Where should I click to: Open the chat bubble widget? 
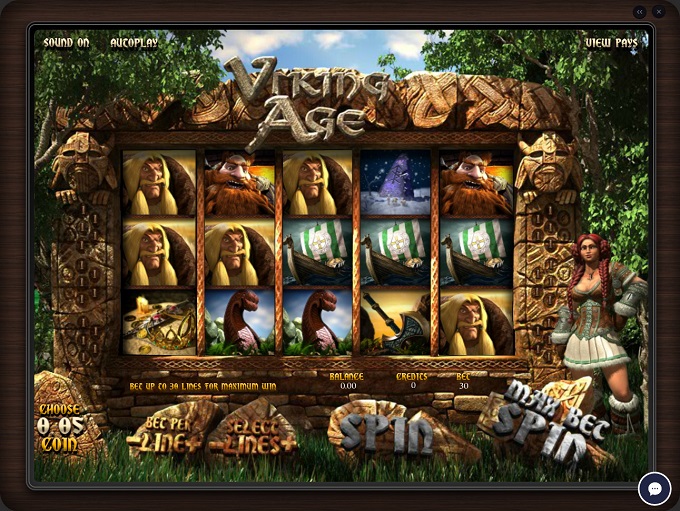pos(655,488)
